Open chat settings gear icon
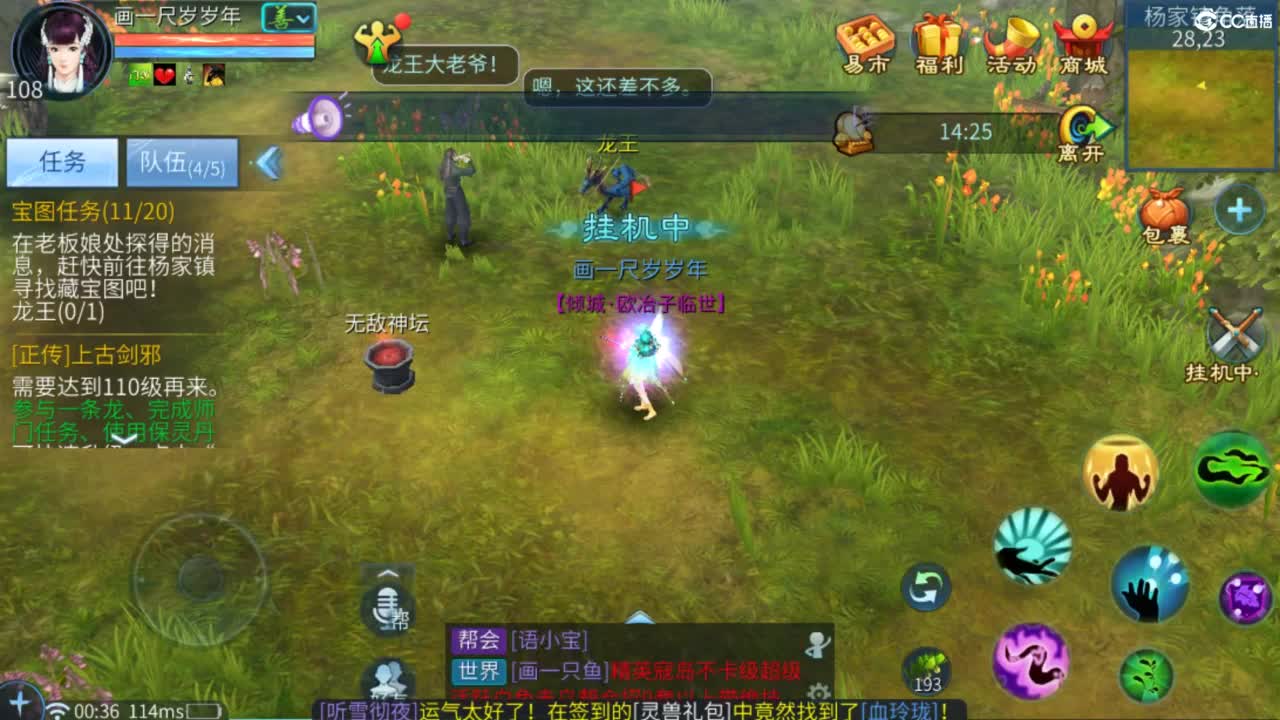The width and height of the screenshot is (1280, 720). coord(820,693)
